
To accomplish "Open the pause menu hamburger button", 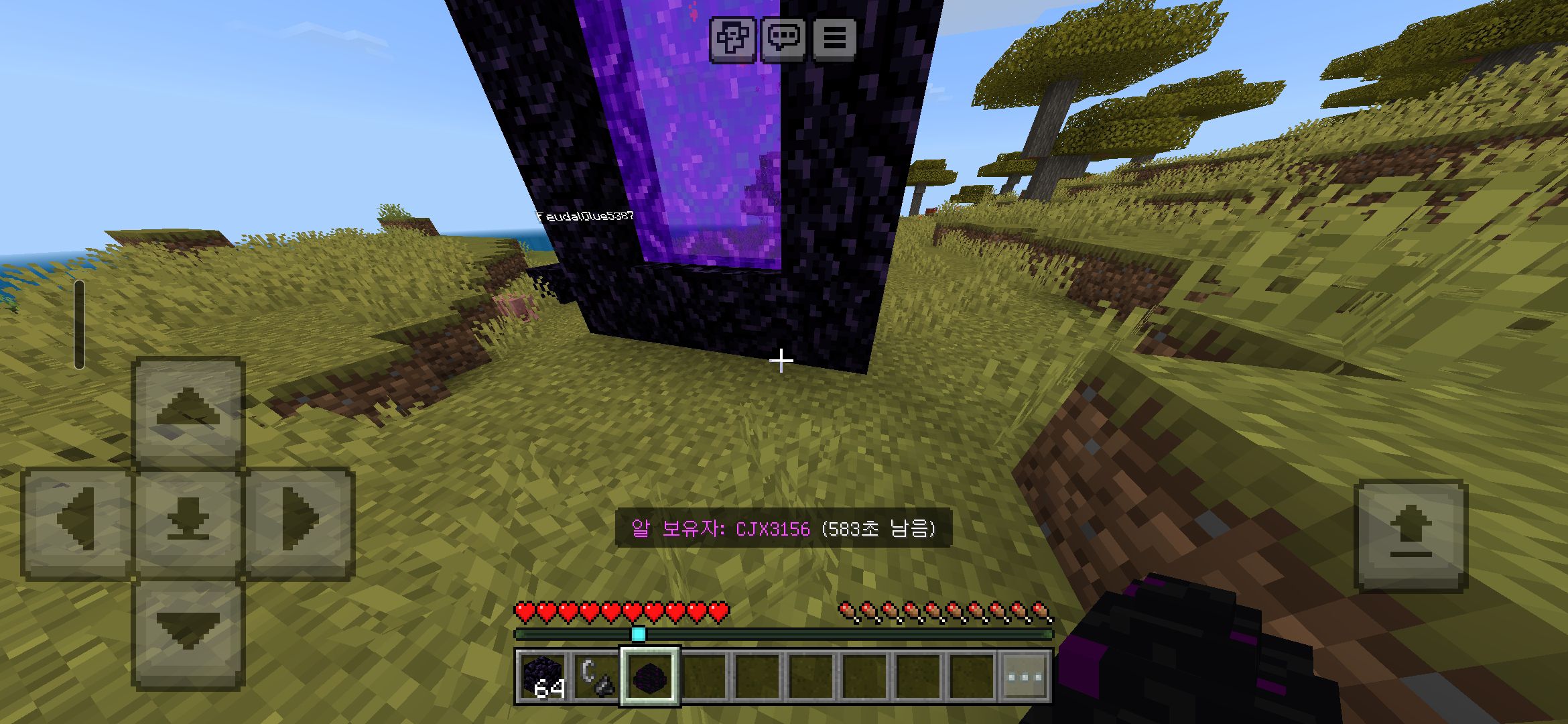I will [x=834, y=38].
